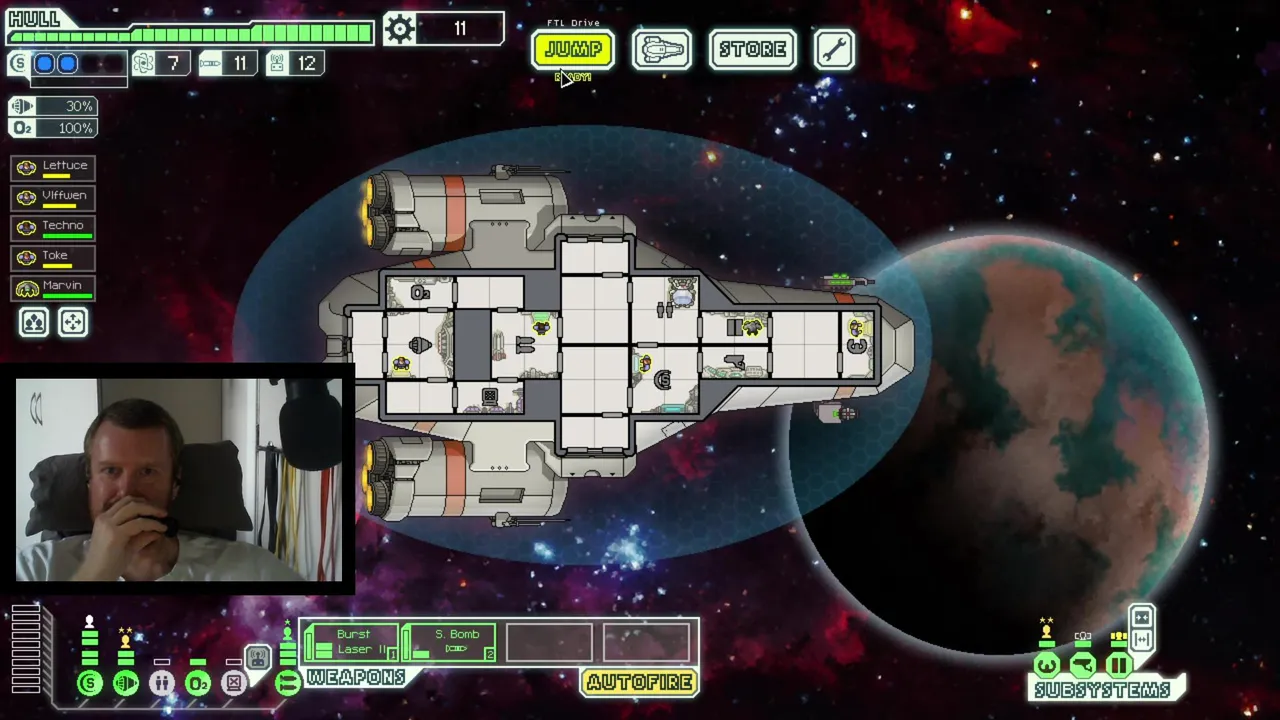Click the engines system icon
The image size is (1280, 720).
(x=126, y=684)
